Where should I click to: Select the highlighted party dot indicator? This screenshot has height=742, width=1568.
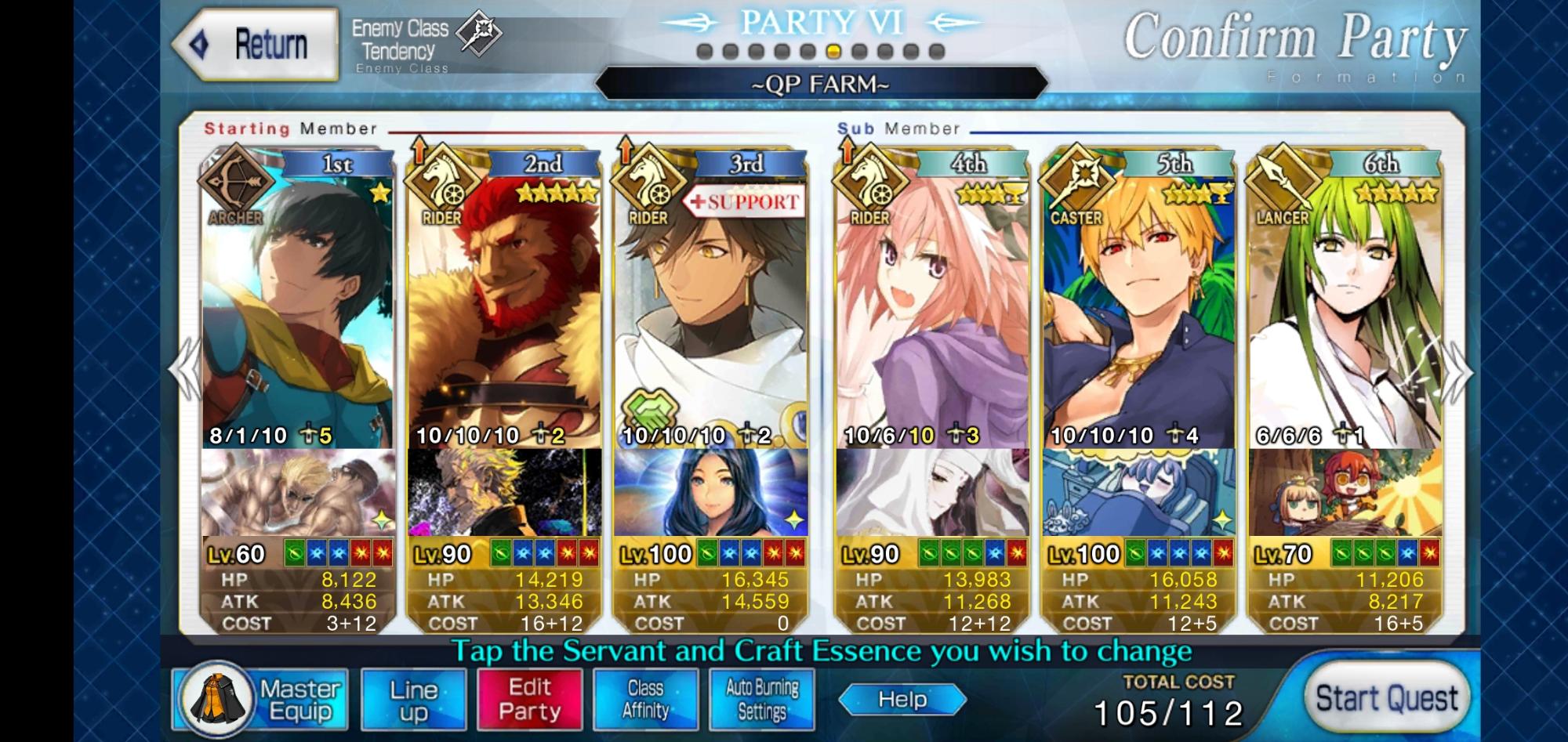tap(834, 52)
